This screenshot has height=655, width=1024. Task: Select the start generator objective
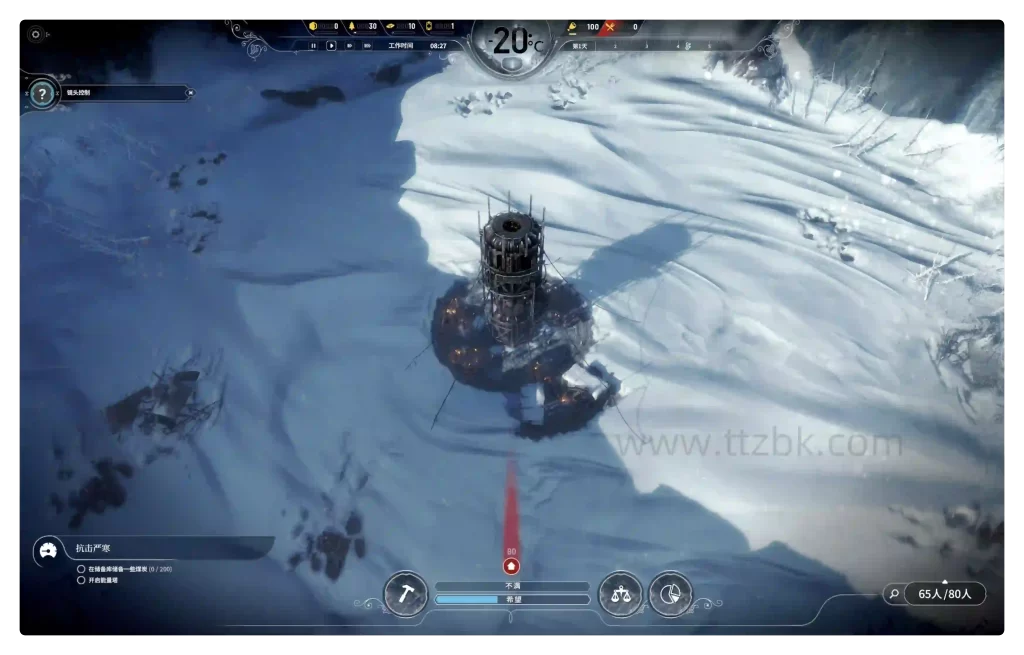click(x=81, y=580)
